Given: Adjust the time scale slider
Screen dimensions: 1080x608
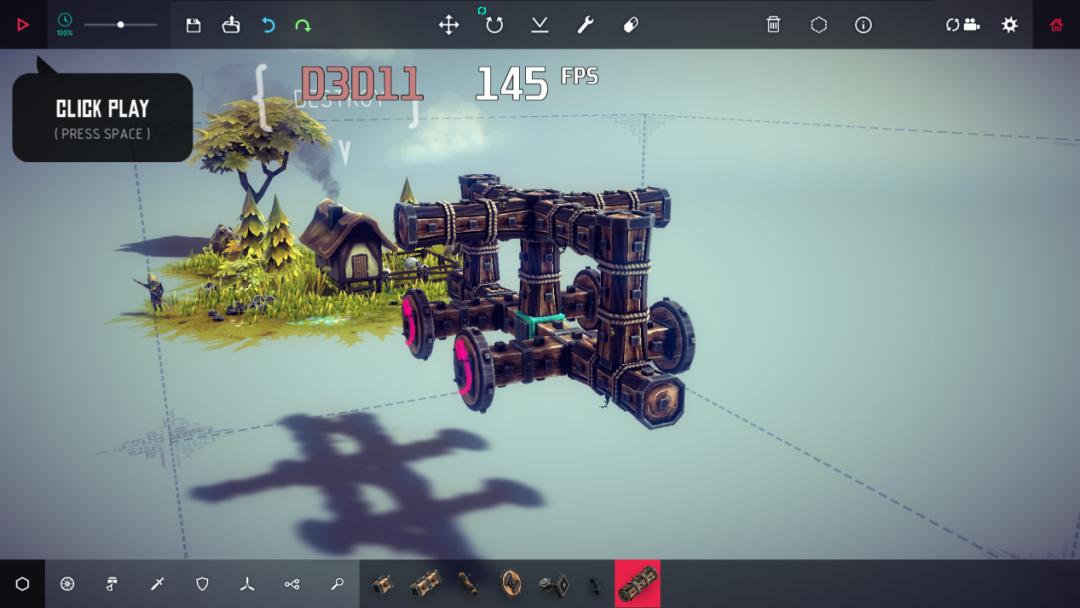Looking at the screenshot, I should [120, 24].
